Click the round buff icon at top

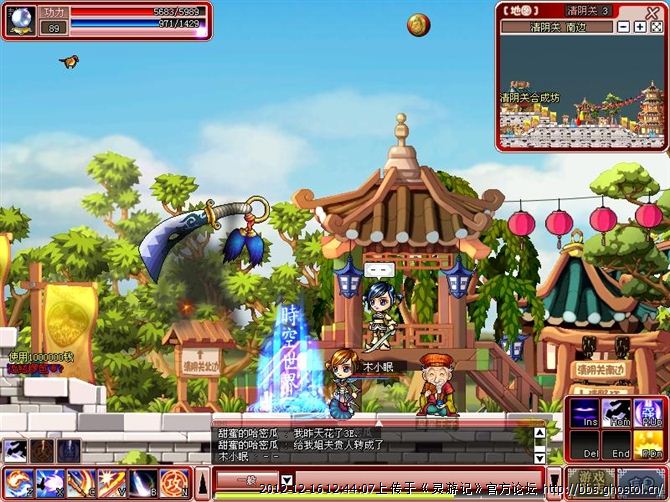[x=418, y=24]
